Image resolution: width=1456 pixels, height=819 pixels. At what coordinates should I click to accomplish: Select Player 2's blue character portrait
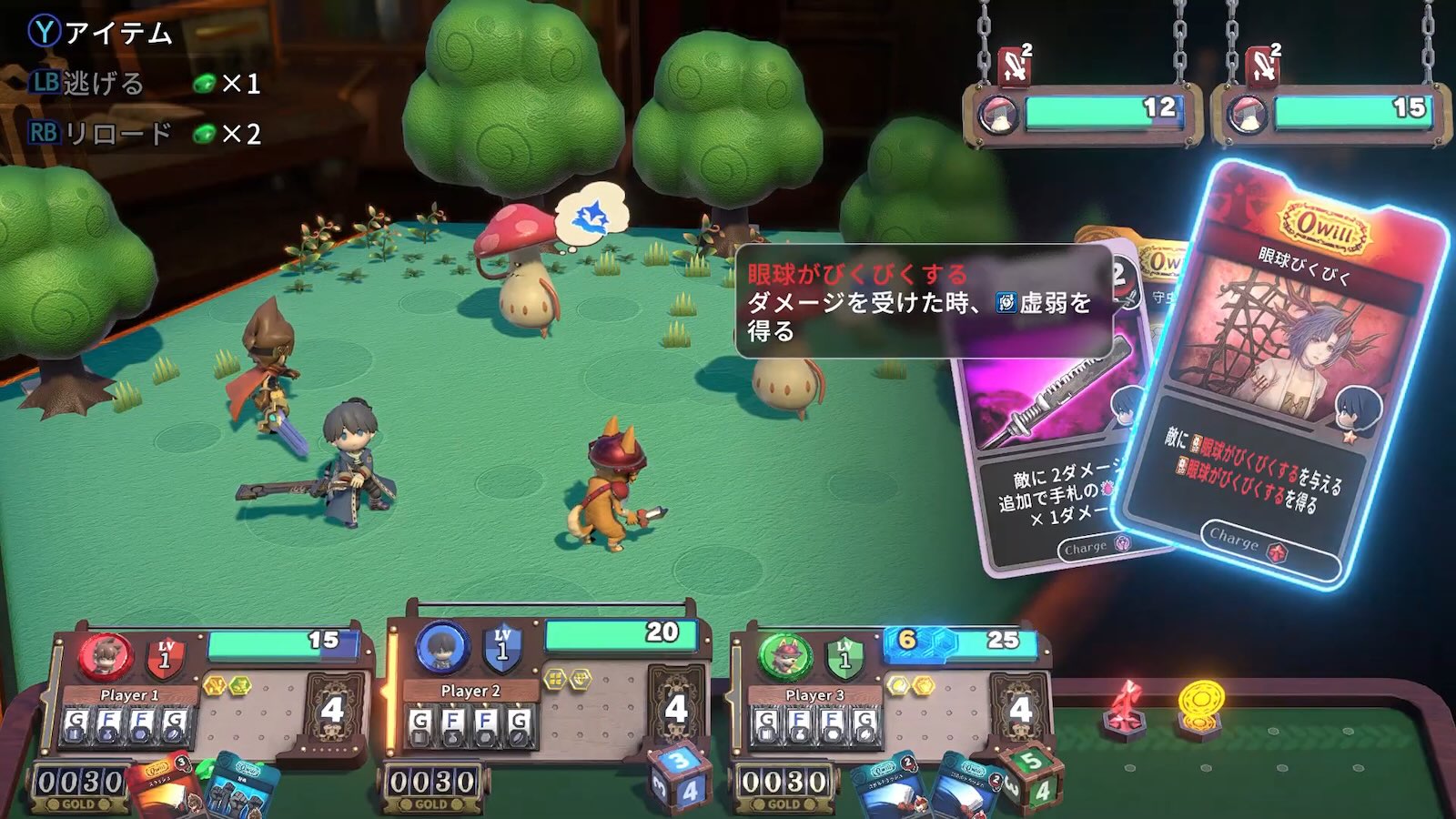click(x=442, y=648)
